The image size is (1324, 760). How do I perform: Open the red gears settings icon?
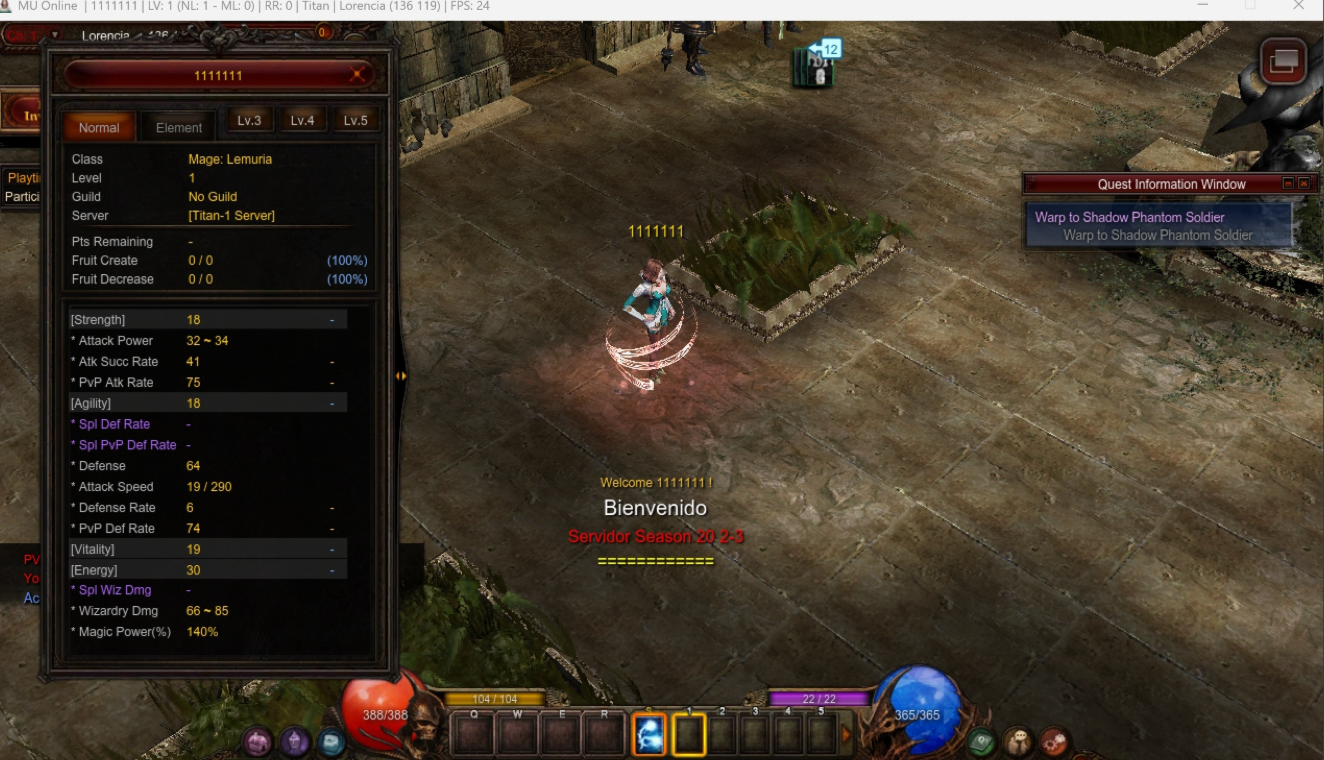pos(1054,742)
